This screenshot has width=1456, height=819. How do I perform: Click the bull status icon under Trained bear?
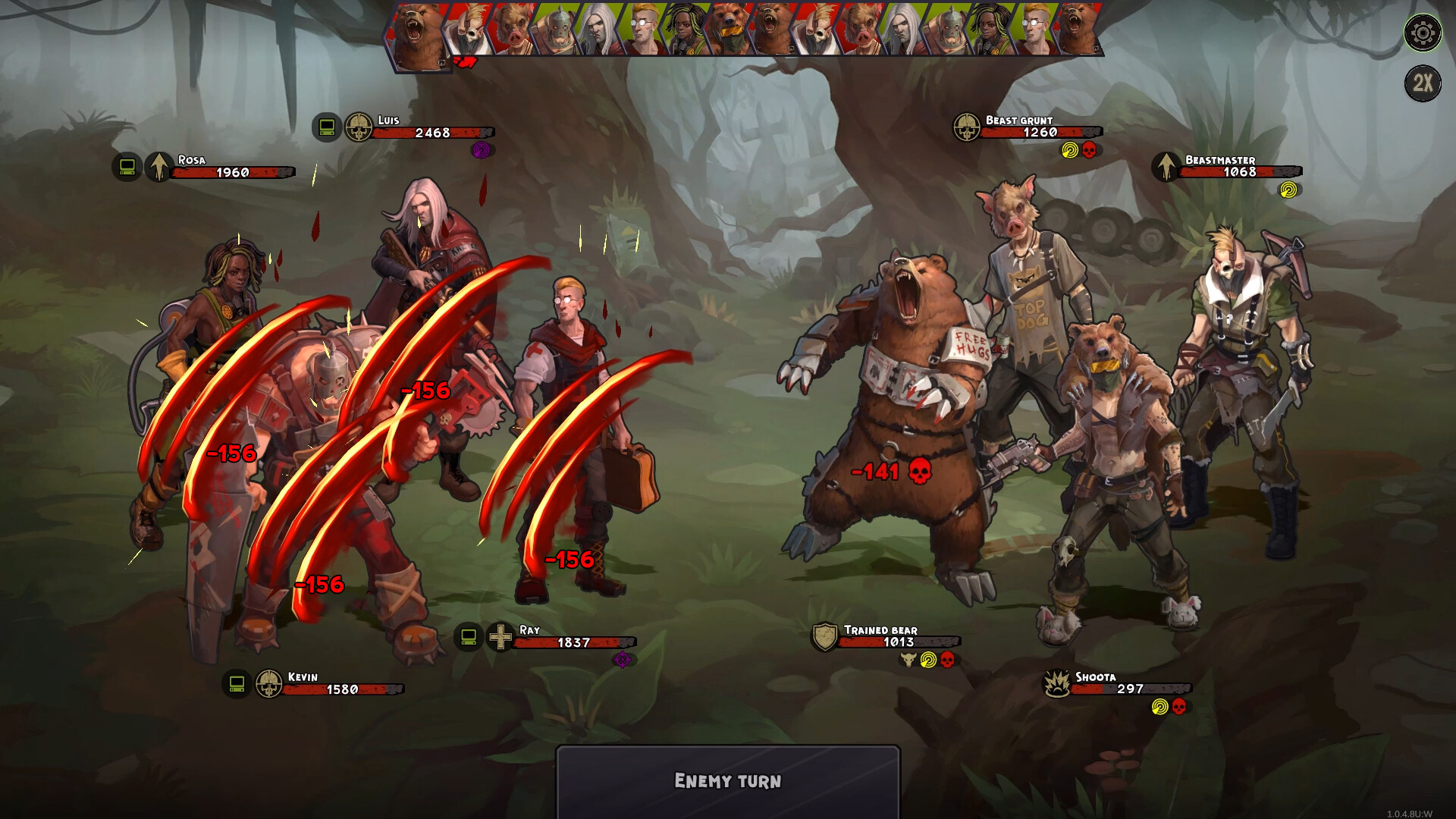click(x=908, y=660)
